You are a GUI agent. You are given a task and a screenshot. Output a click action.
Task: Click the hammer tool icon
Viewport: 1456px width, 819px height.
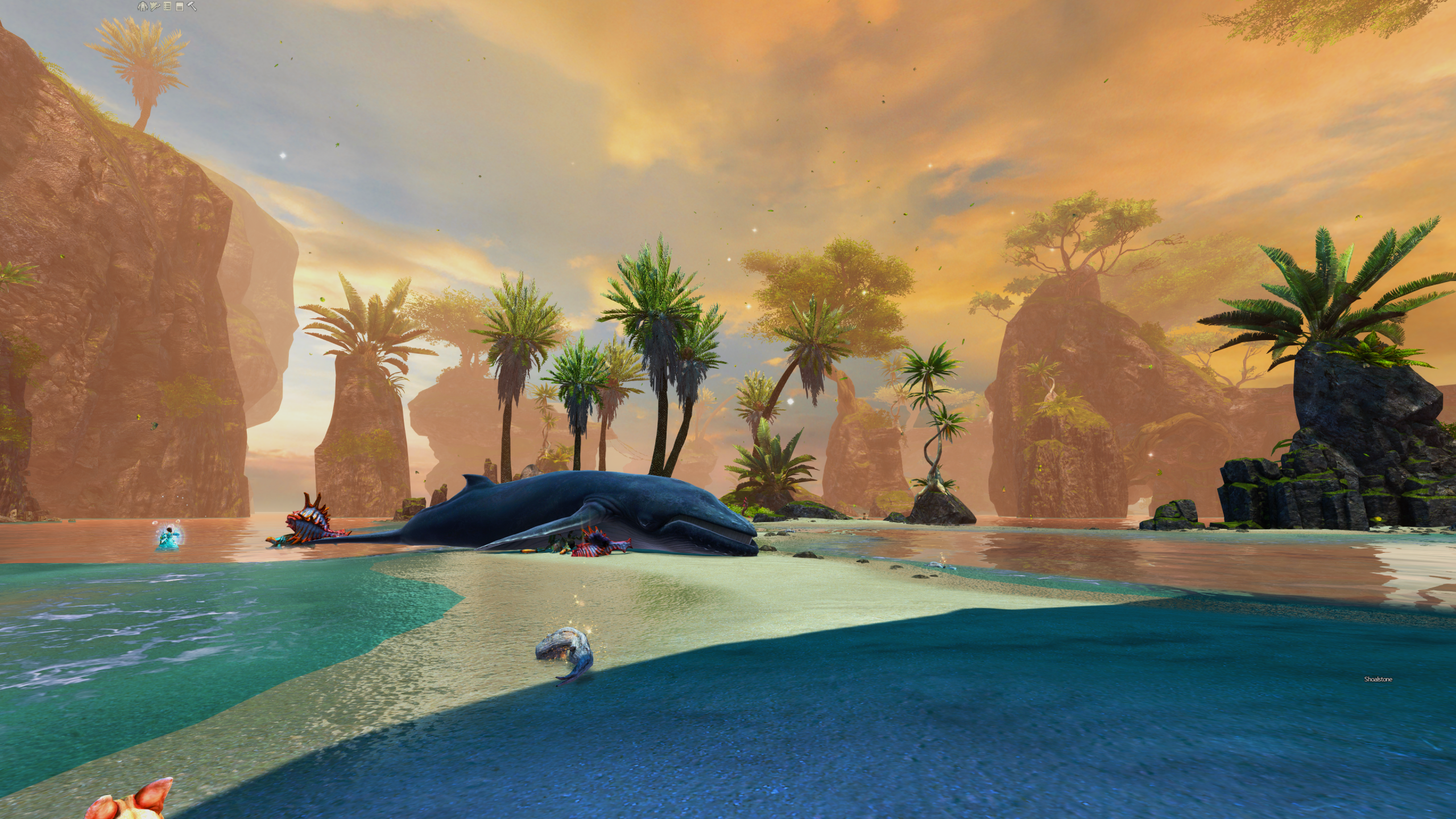pos(192,7)
